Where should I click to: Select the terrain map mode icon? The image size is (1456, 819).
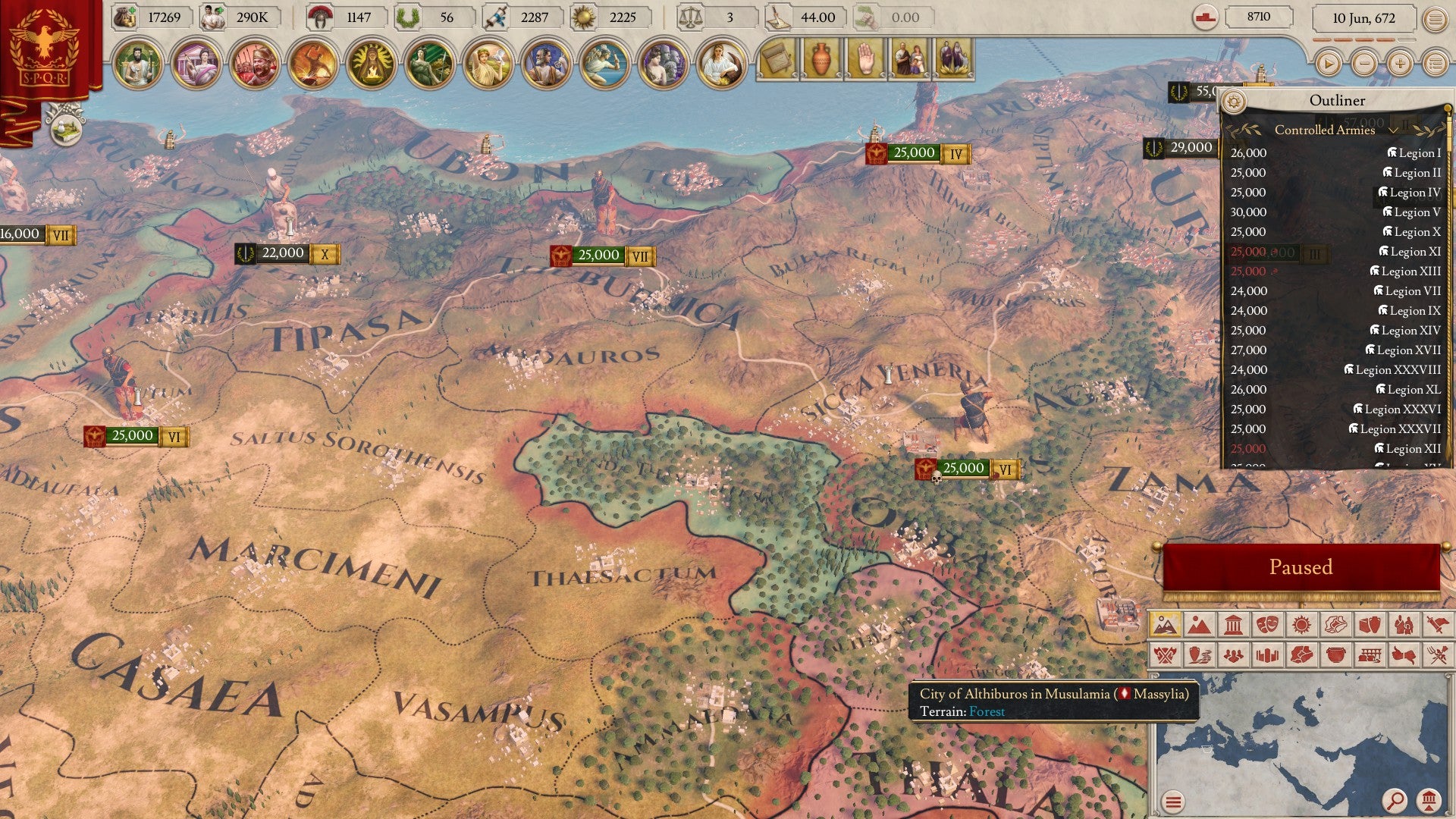click(x=1167, y=626)
